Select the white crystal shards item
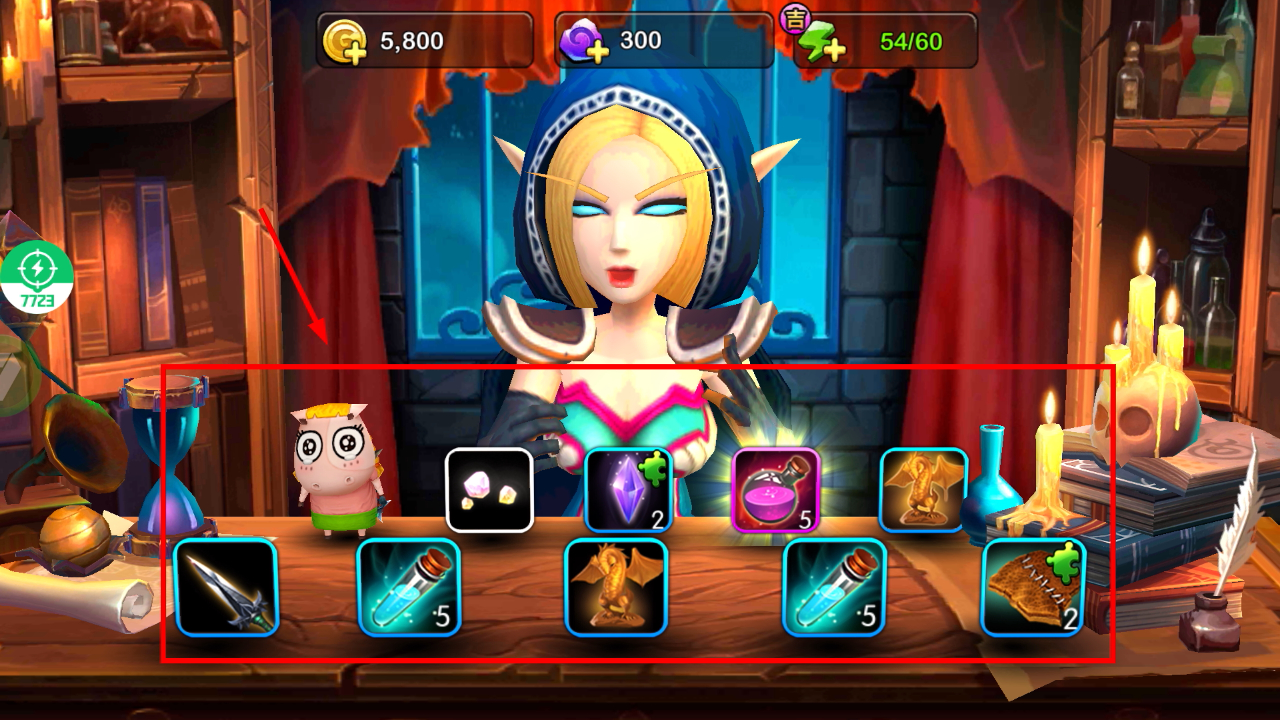Viewport: 1280px width, 720px height. click(x=489, y=489)
